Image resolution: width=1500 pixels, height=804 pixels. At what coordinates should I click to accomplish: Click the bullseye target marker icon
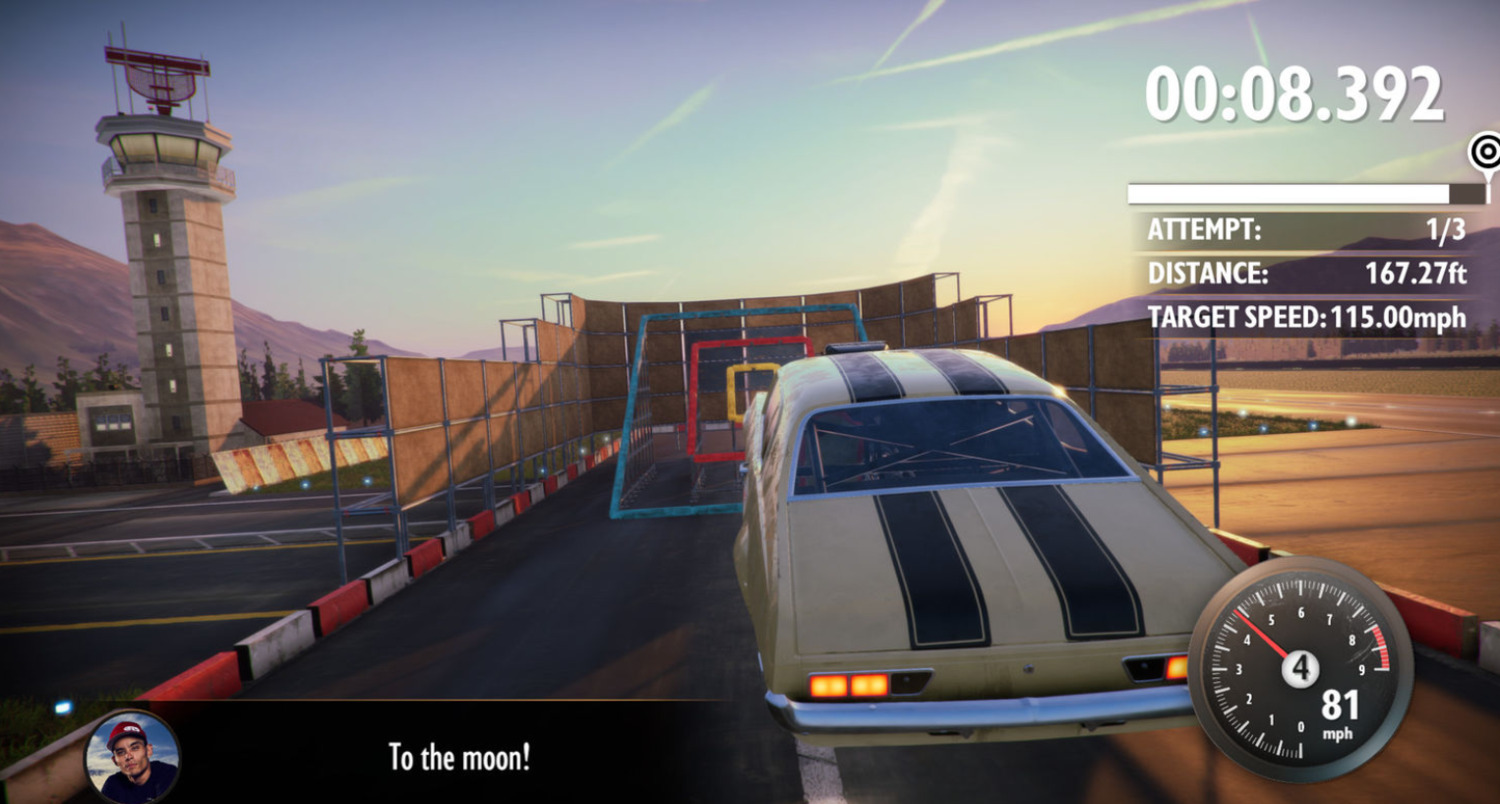(1485, 153)
